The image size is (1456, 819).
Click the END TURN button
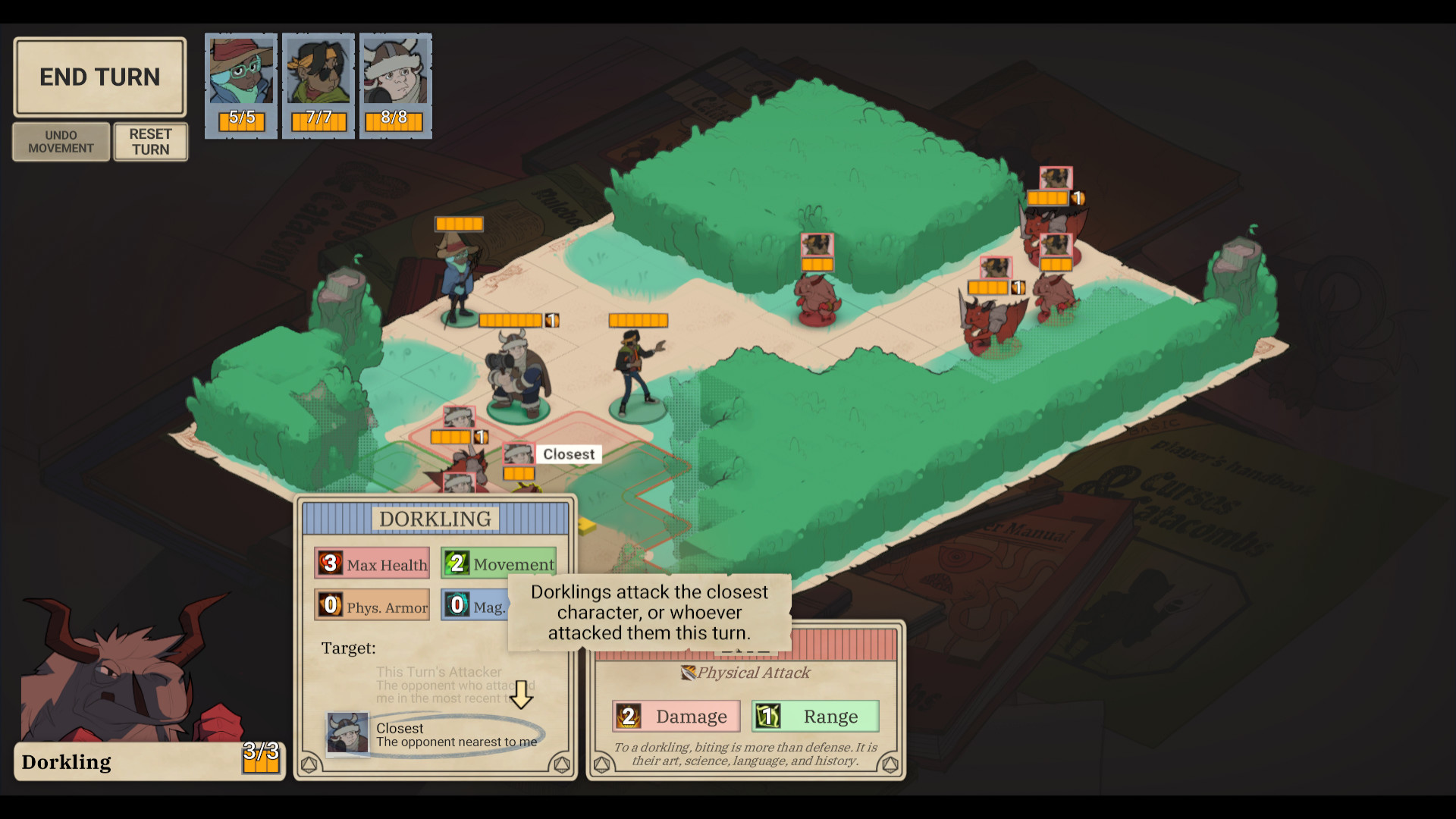(x=99, y=77)
